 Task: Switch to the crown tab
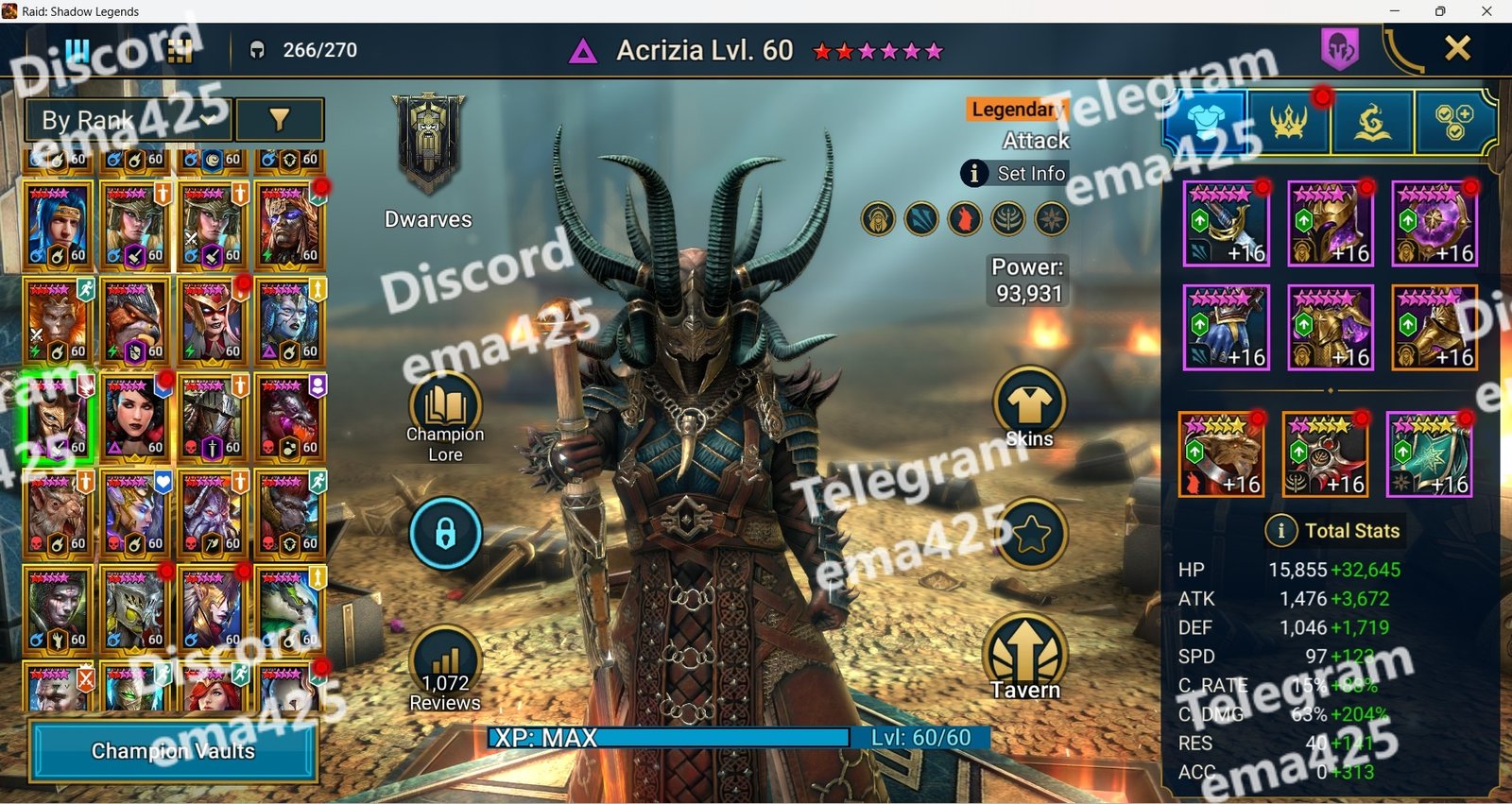[1288, 123]
